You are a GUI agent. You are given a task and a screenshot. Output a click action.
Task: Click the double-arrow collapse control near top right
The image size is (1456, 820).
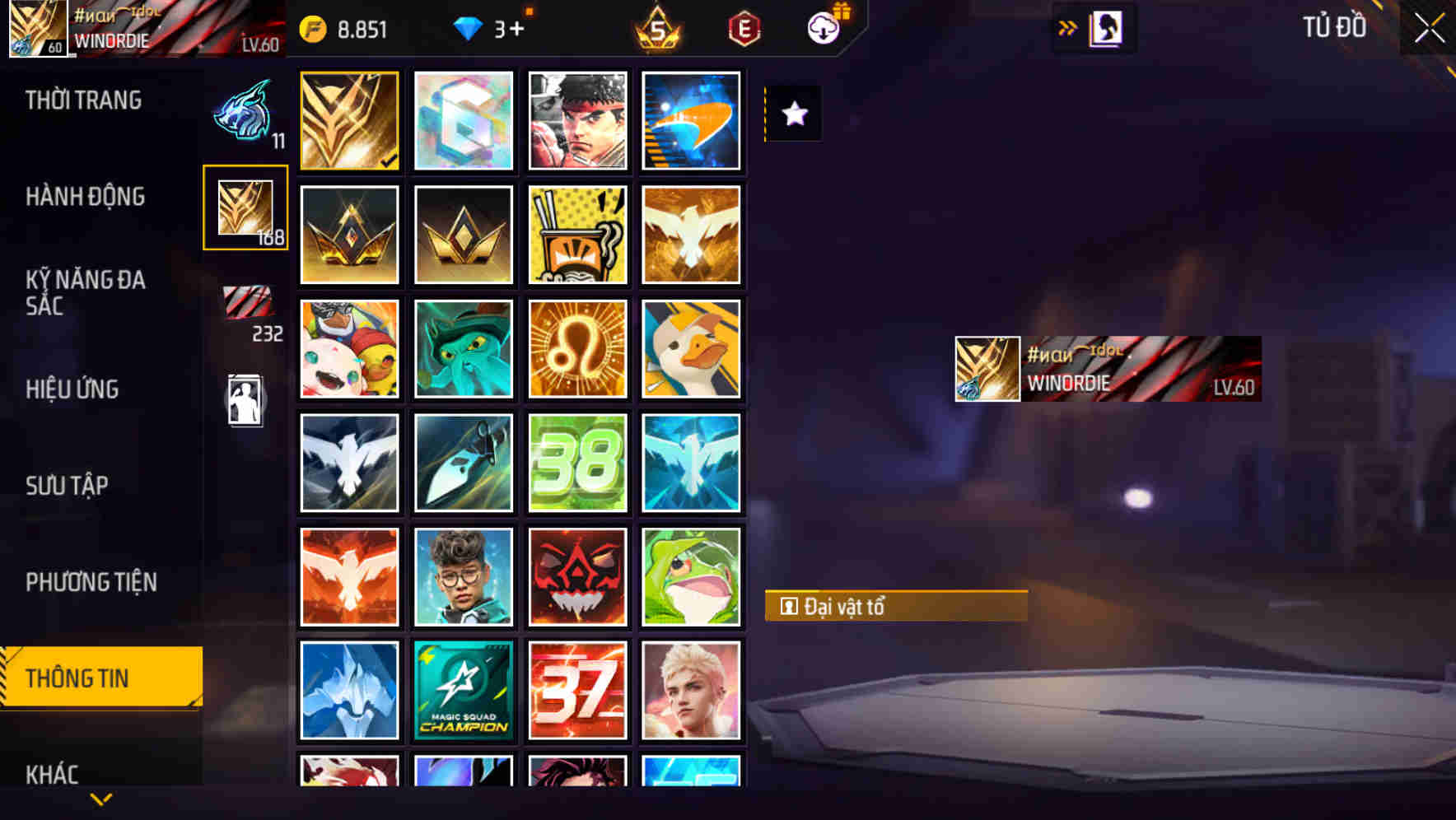coord(1067,27)
